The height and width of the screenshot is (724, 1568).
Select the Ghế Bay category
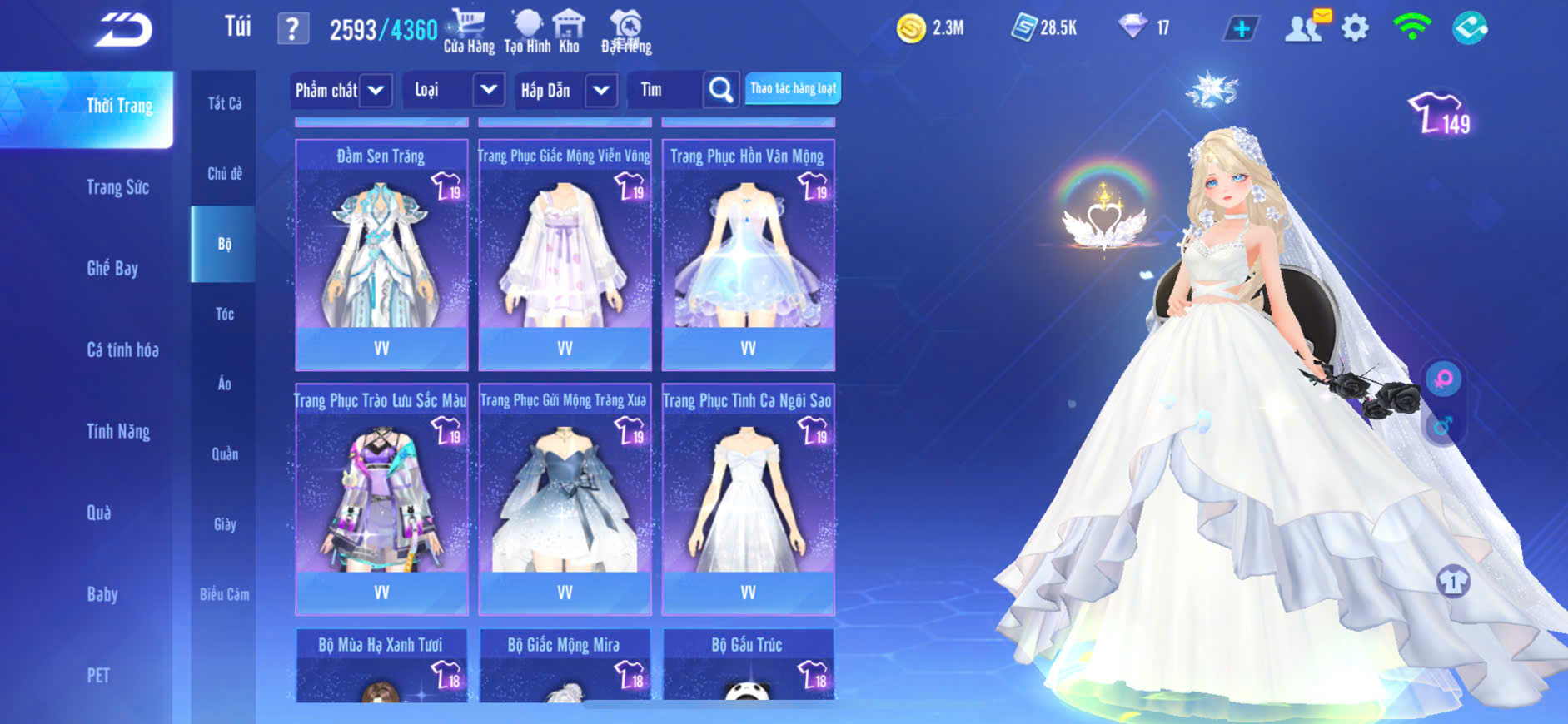click(112, 268)
